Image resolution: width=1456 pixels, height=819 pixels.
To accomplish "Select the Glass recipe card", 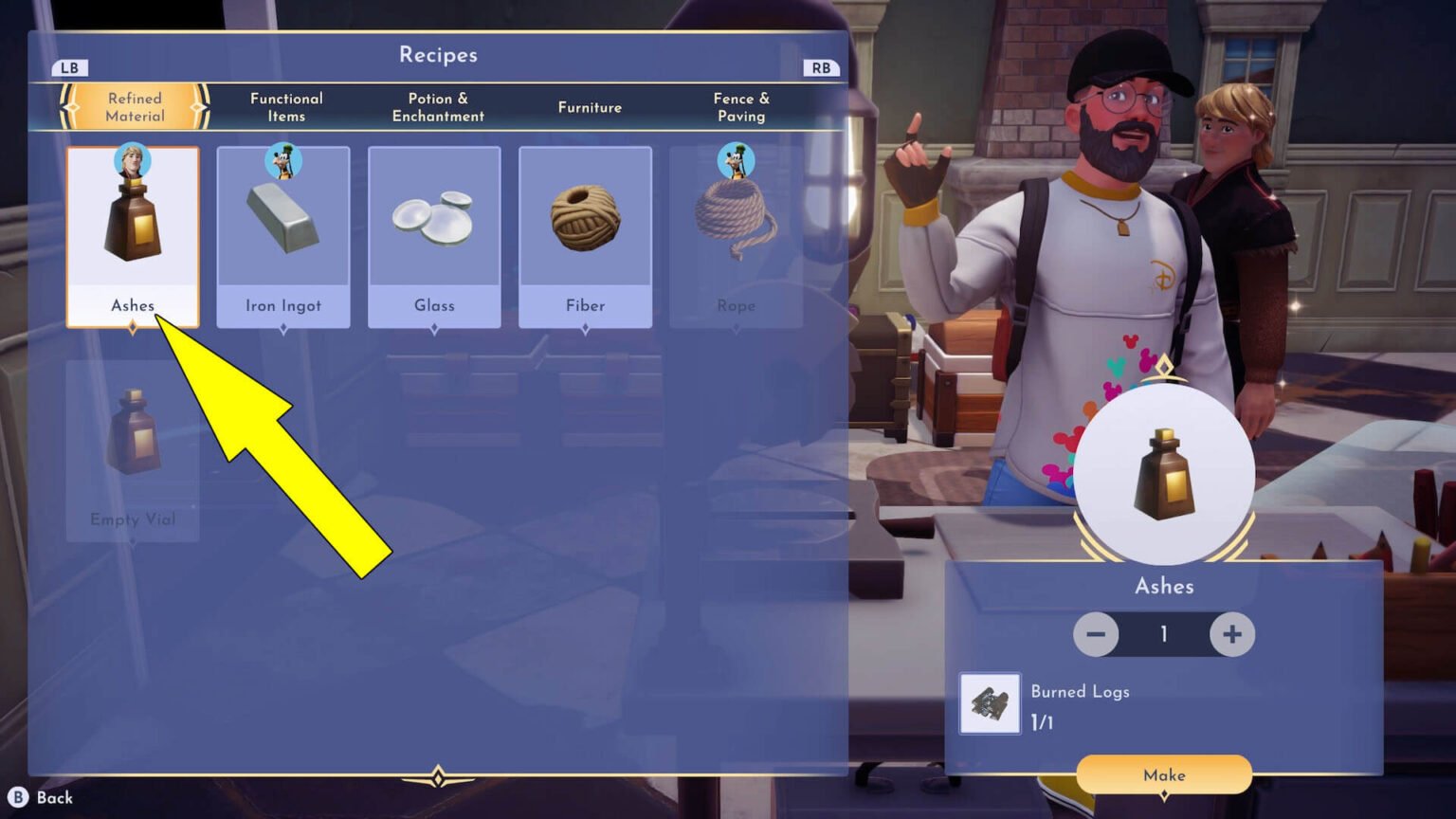I will [x=434, y=236].
